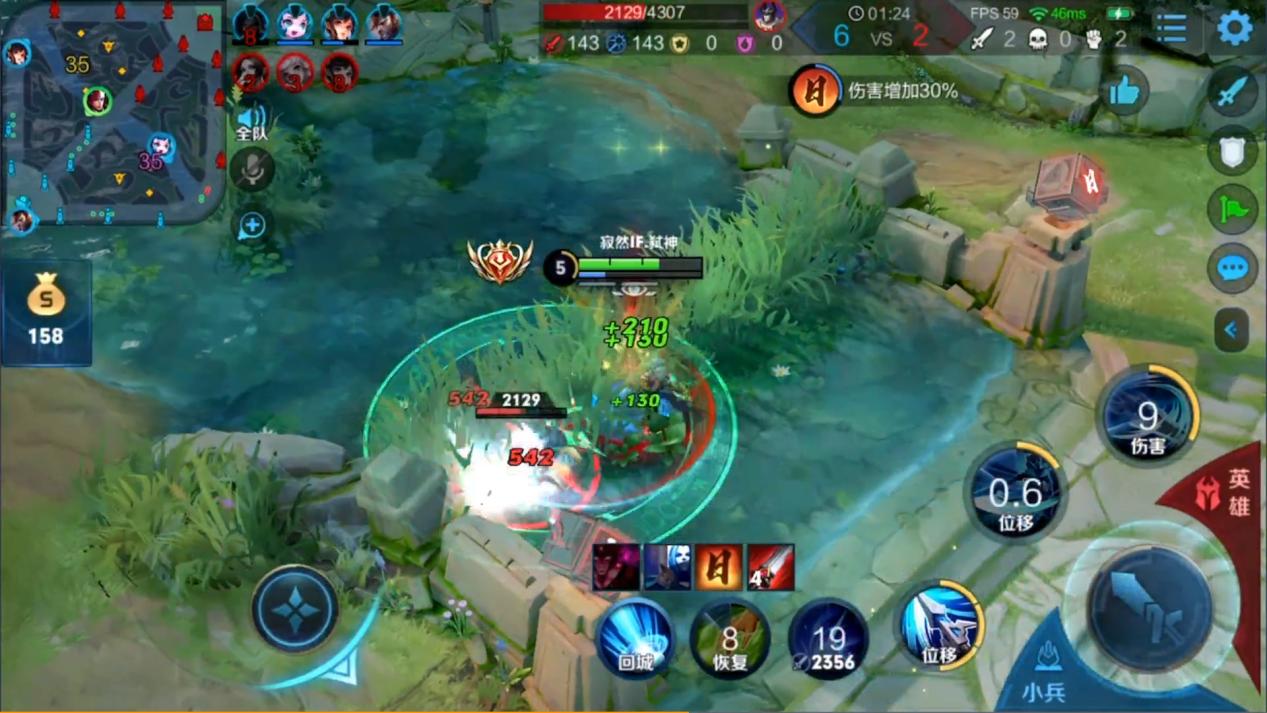
Task: Activate the dash skill on 0.6 cooldown
Action: point(1015,493)
